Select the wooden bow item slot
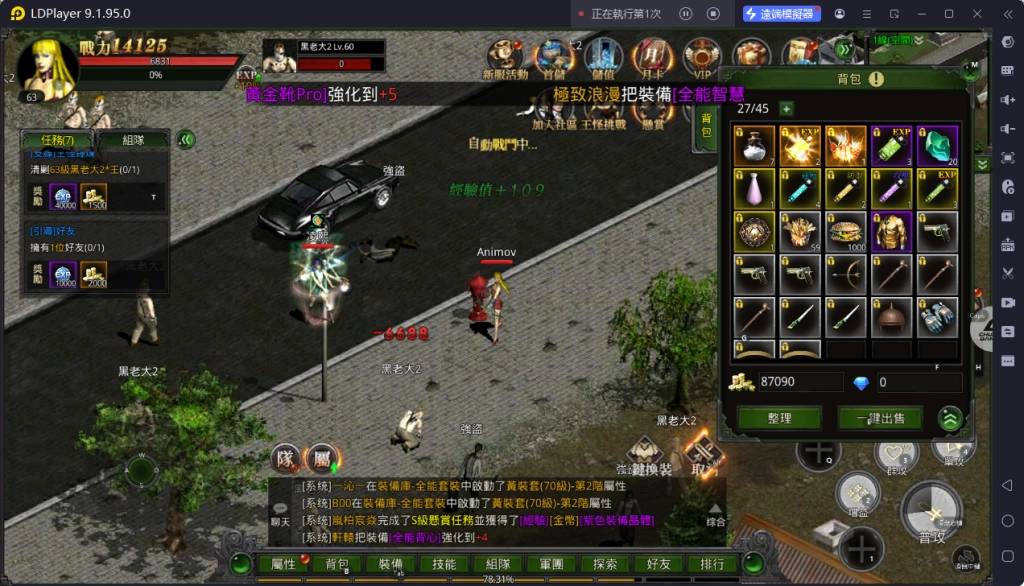This screenshot has height=586, width=1024. click(x=846, y=274)
